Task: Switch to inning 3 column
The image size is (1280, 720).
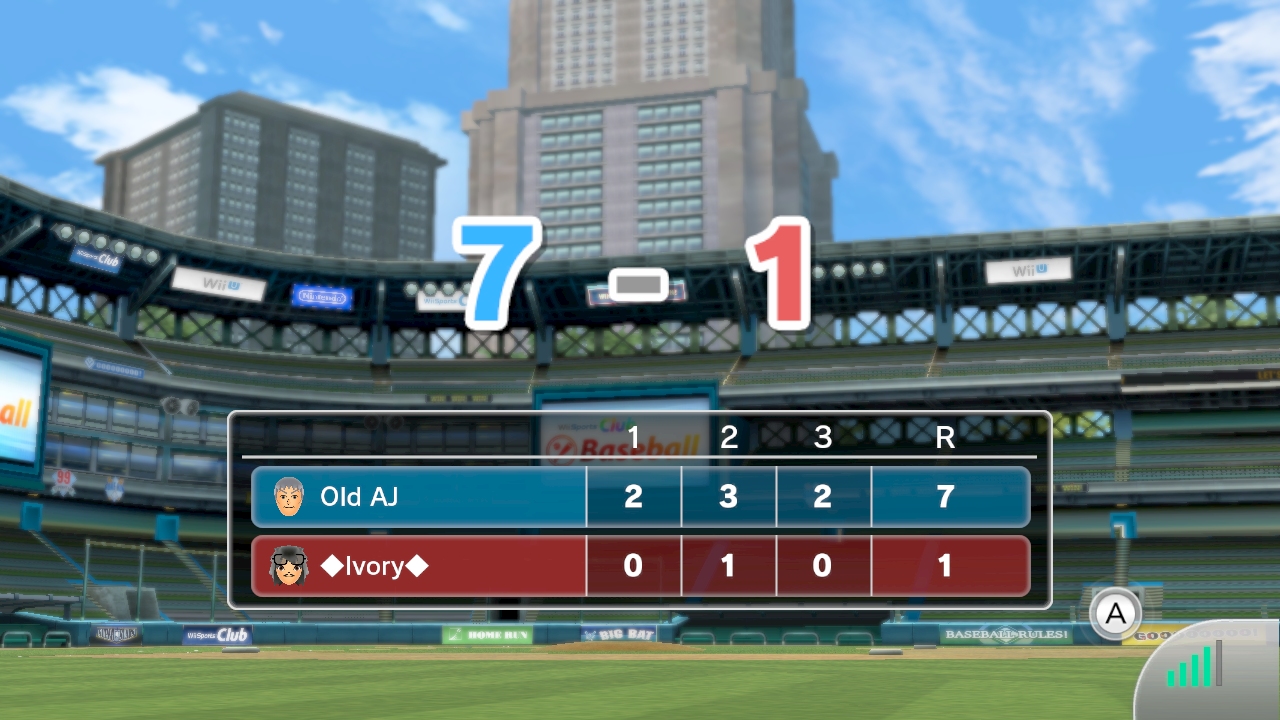Action: tap(823, 437)
